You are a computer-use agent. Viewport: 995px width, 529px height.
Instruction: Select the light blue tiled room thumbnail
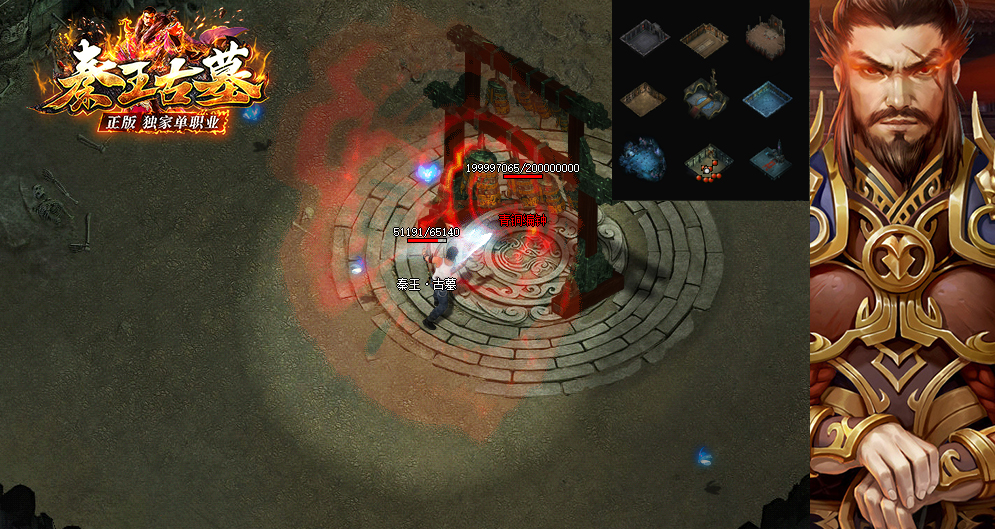[768, 98]
